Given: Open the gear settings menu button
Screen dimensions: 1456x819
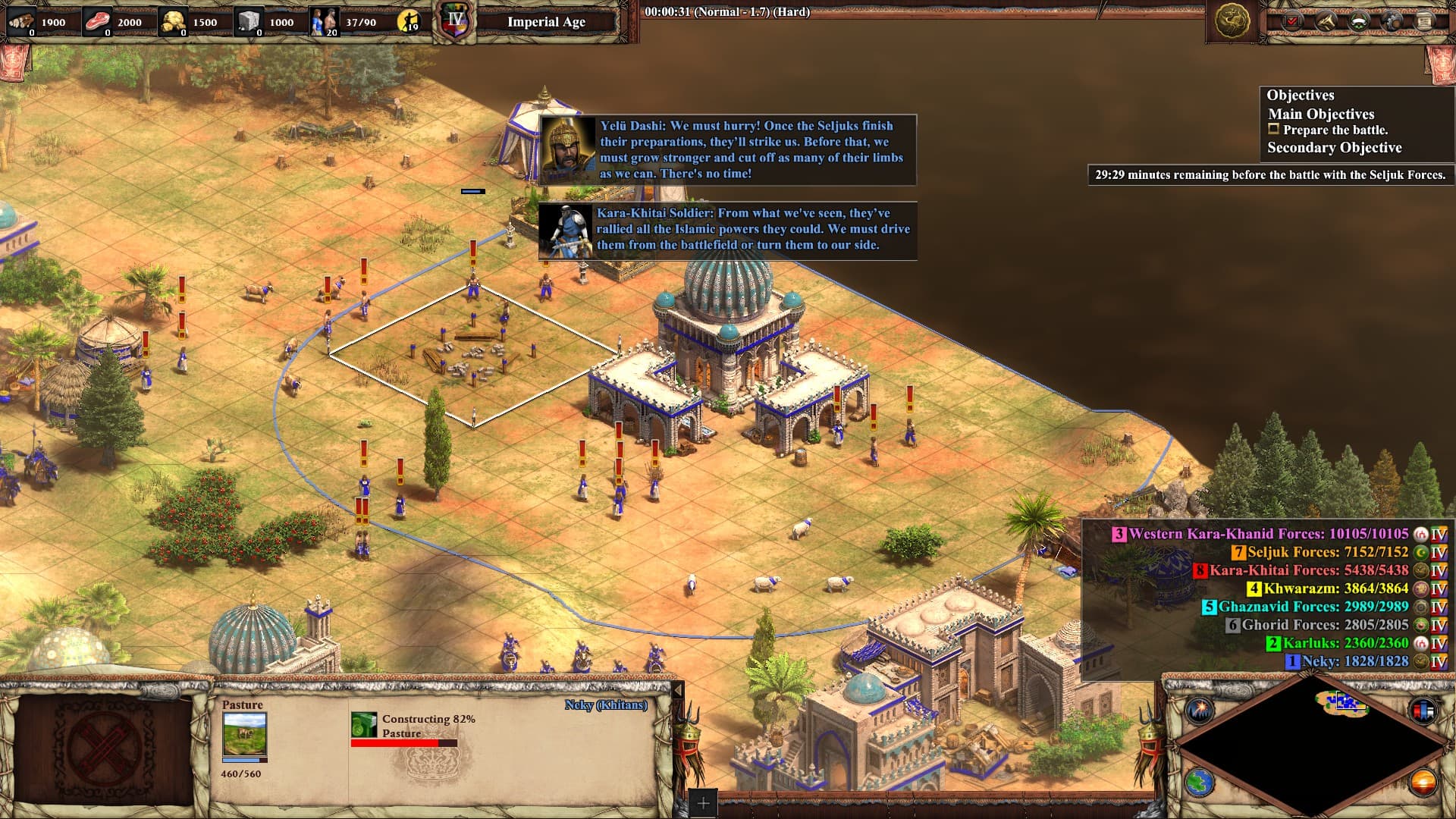Looking at the screenshot, I should 1392,22.
